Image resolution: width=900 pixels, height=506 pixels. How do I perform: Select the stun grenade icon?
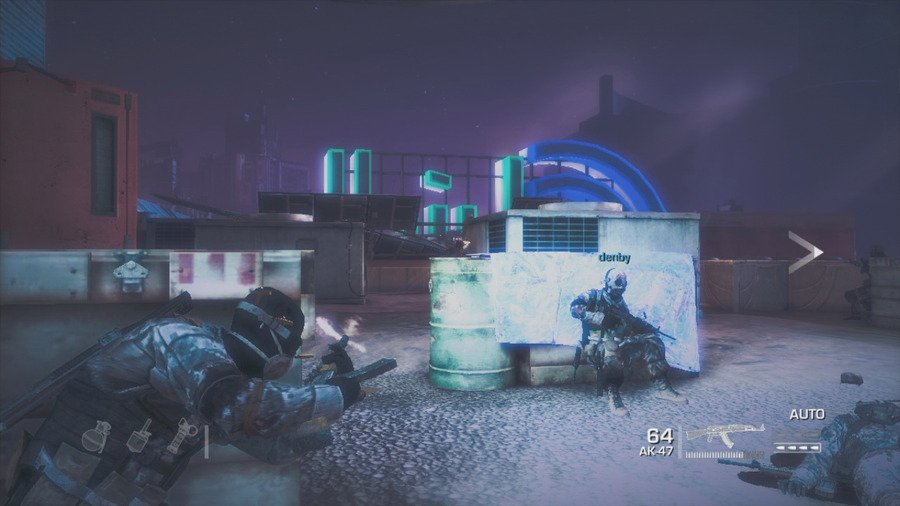pyautogui.click(x=183, y=434)
